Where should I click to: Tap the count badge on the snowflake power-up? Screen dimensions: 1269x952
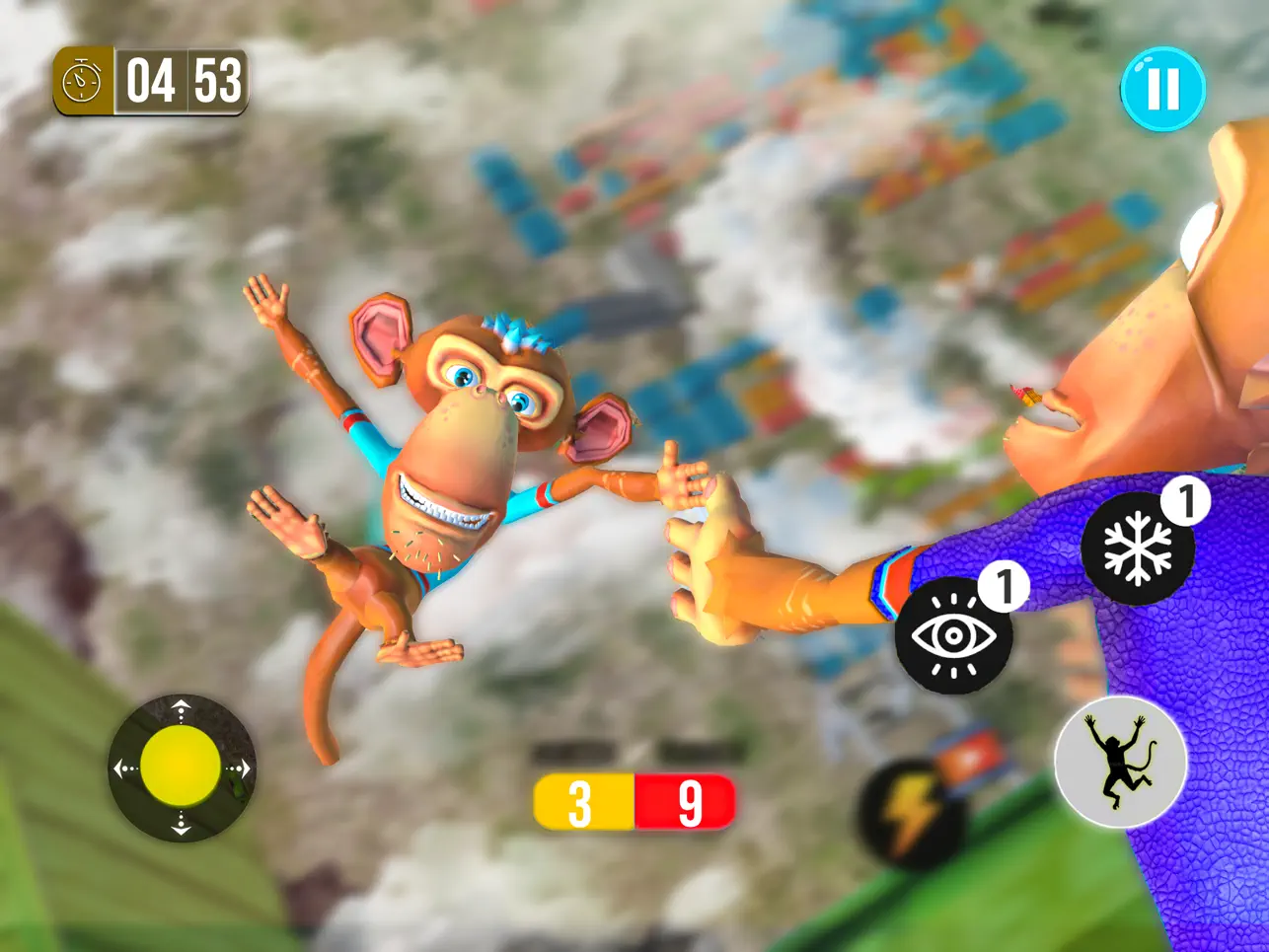[x=1188, y=499]
